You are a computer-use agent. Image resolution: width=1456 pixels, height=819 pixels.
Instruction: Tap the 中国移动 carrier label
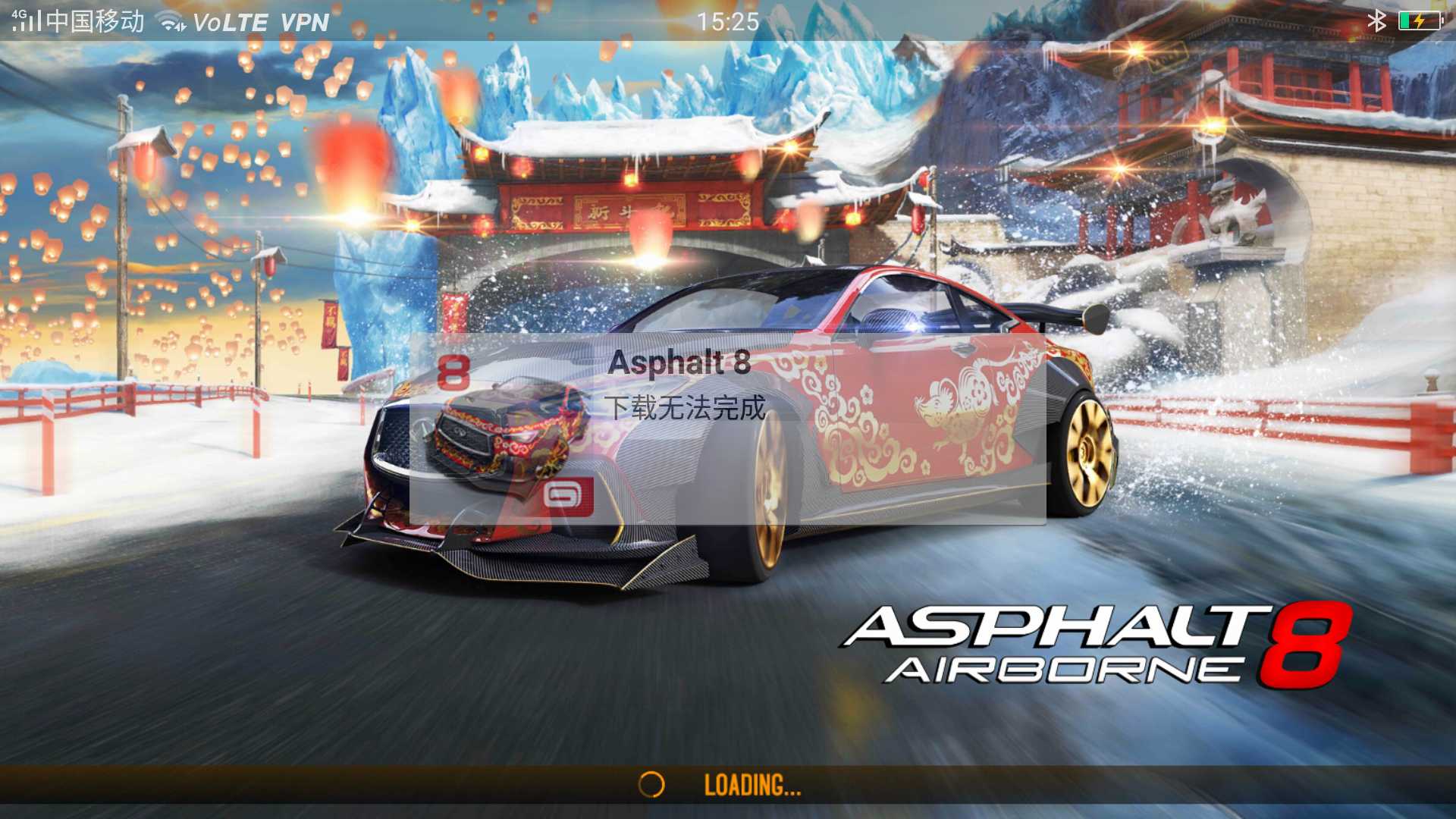pyautogui.click(x=95, y=20)
